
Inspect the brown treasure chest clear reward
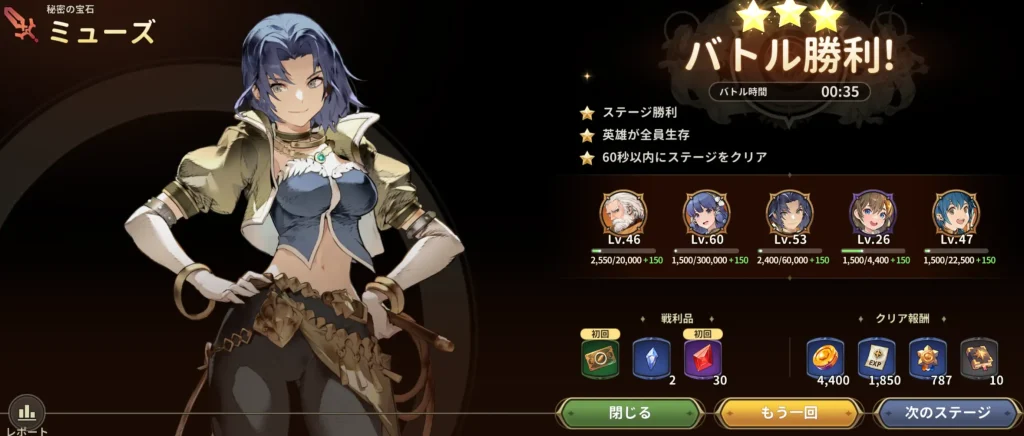click(x=979, y=357)
